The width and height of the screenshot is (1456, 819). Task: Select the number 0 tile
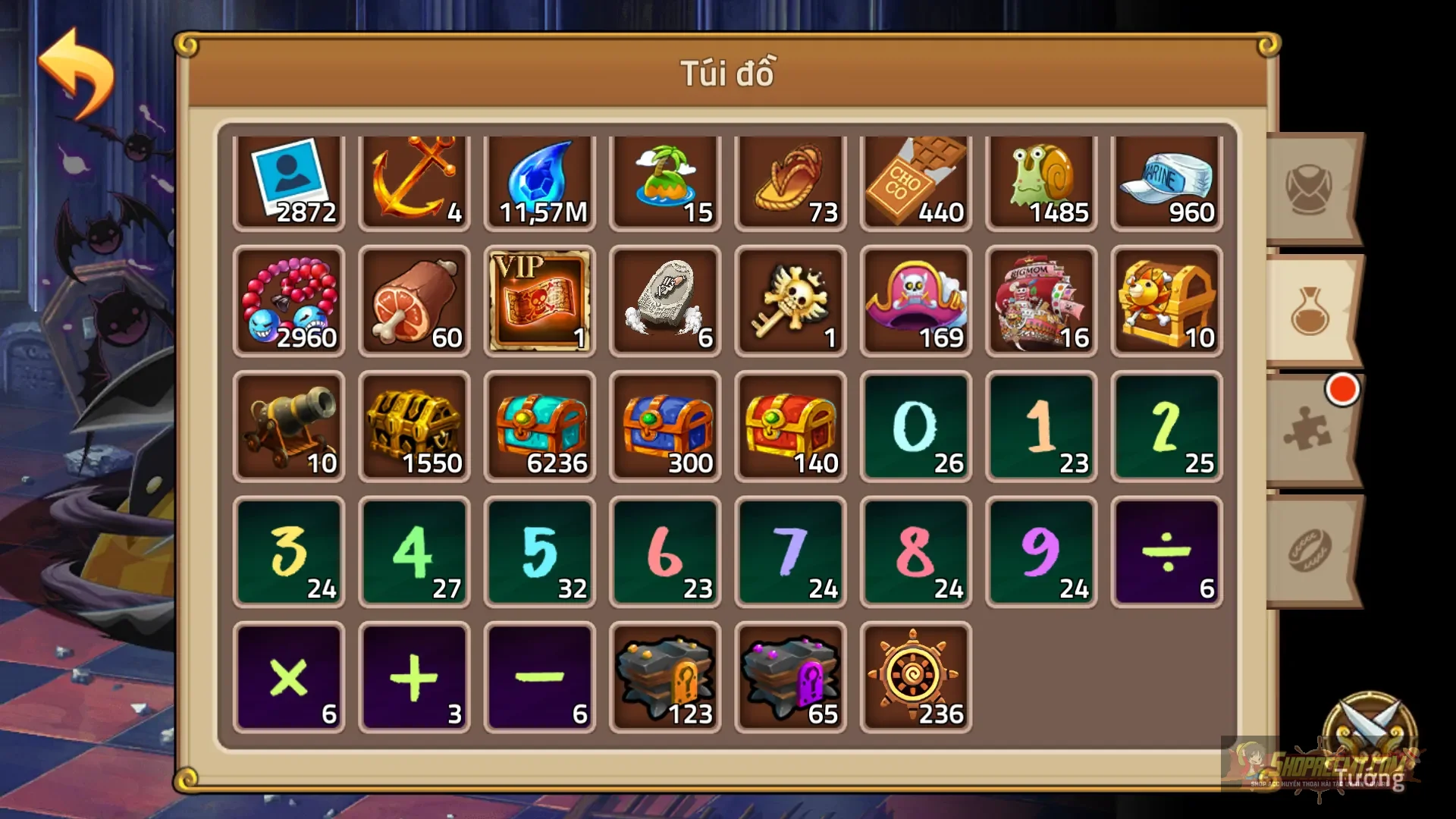click(x=916, y=426)
